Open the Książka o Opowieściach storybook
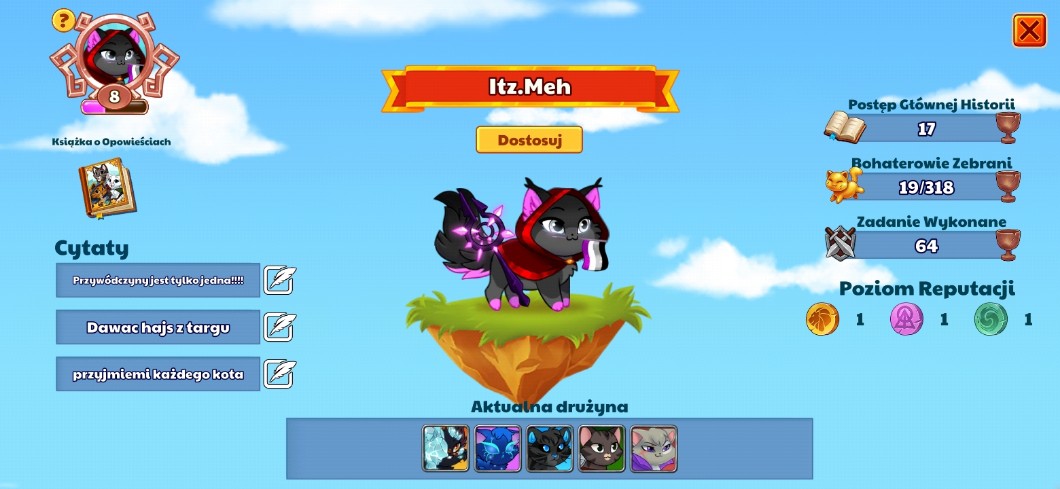 [107, 188]
